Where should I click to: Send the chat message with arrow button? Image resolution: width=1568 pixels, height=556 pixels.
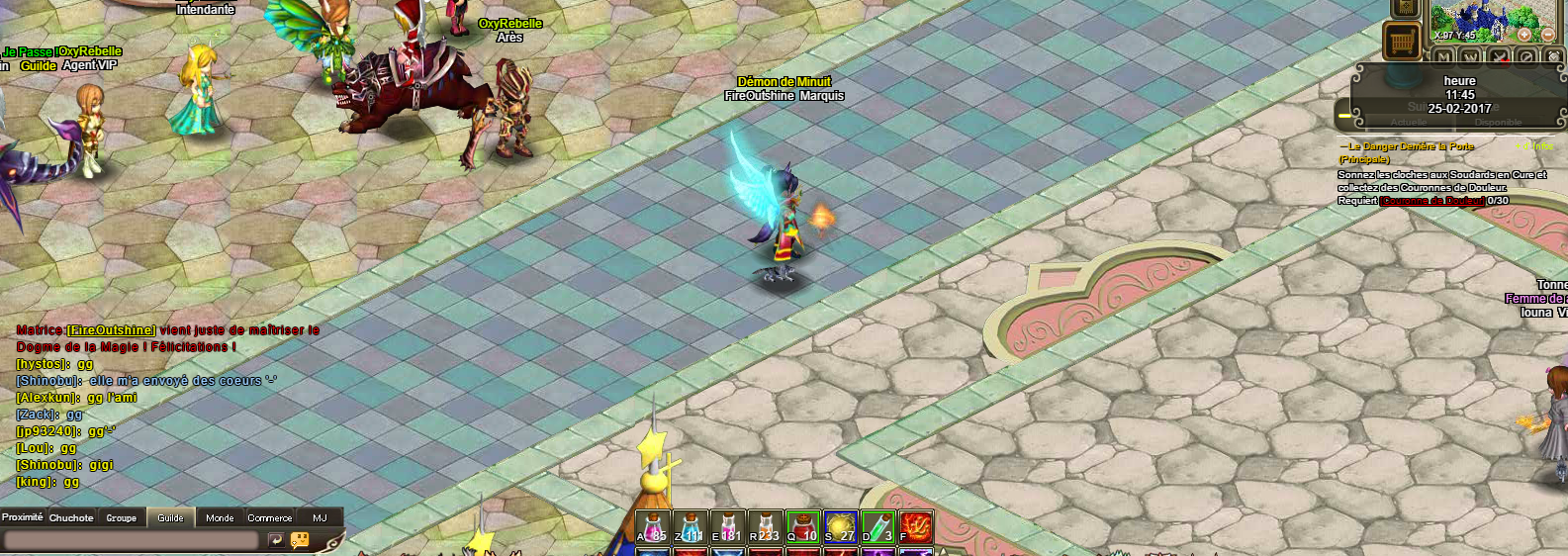(x=276, y=540)
